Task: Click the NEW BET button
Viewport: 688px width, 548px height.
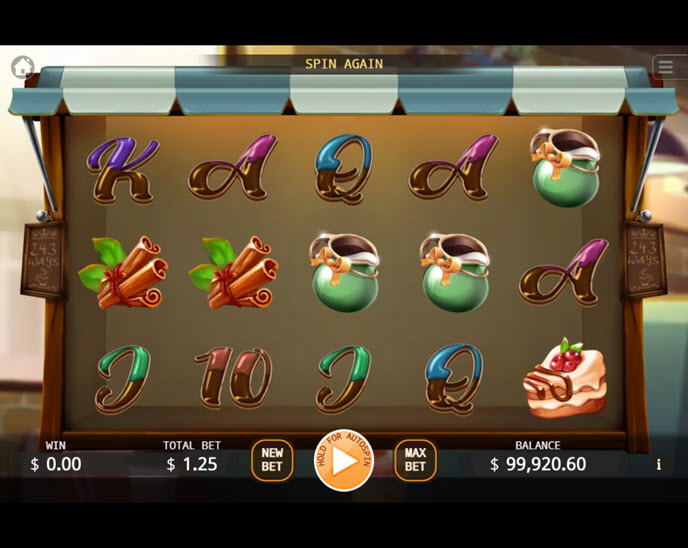Action: (x=272, y=460)
